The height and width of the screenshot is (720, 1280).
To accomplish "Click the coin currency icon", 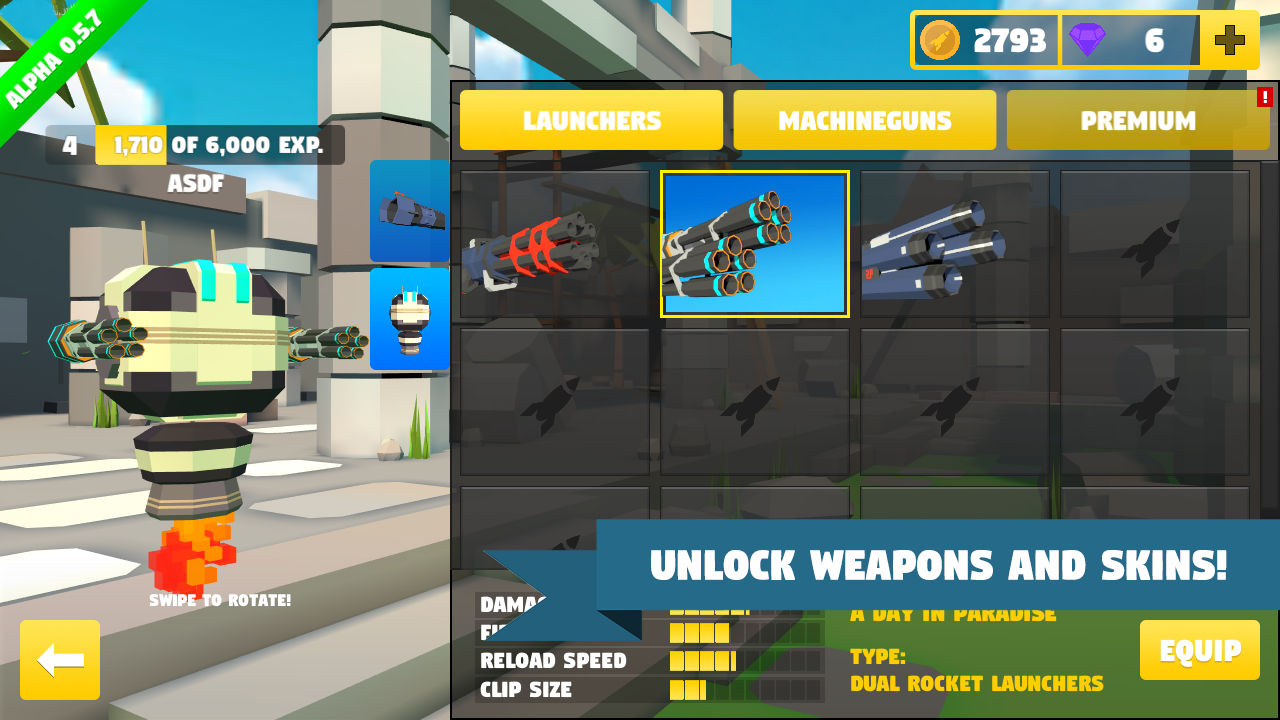I will click(941, 41).
